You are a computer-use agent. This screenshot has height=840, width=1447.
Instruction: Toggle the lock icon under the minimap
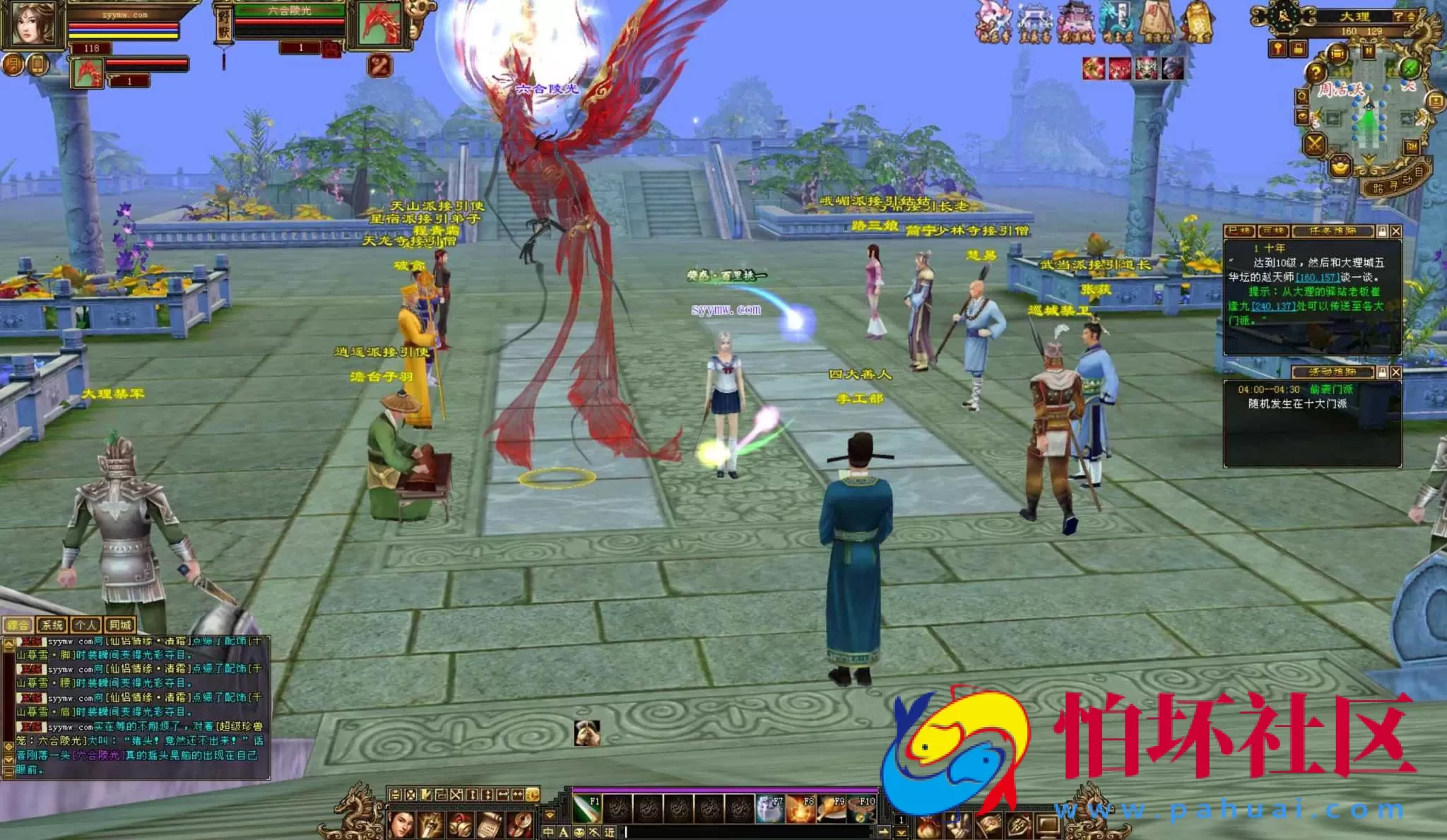(x=1297, y=49)
